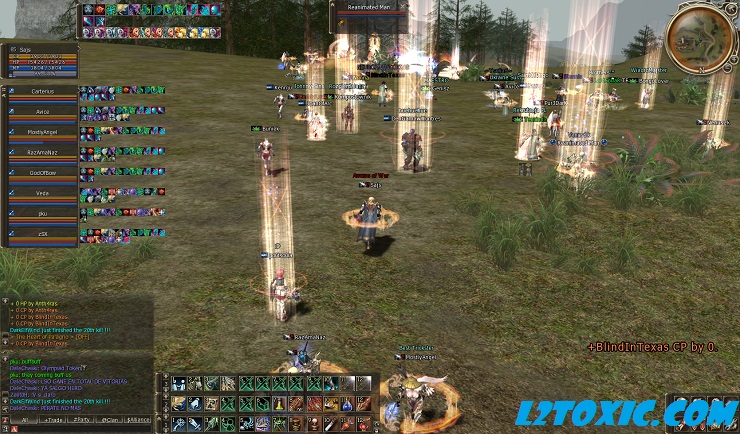Open the +Trade chat tab
Screen dimensions: 740x434
[53, 420]
